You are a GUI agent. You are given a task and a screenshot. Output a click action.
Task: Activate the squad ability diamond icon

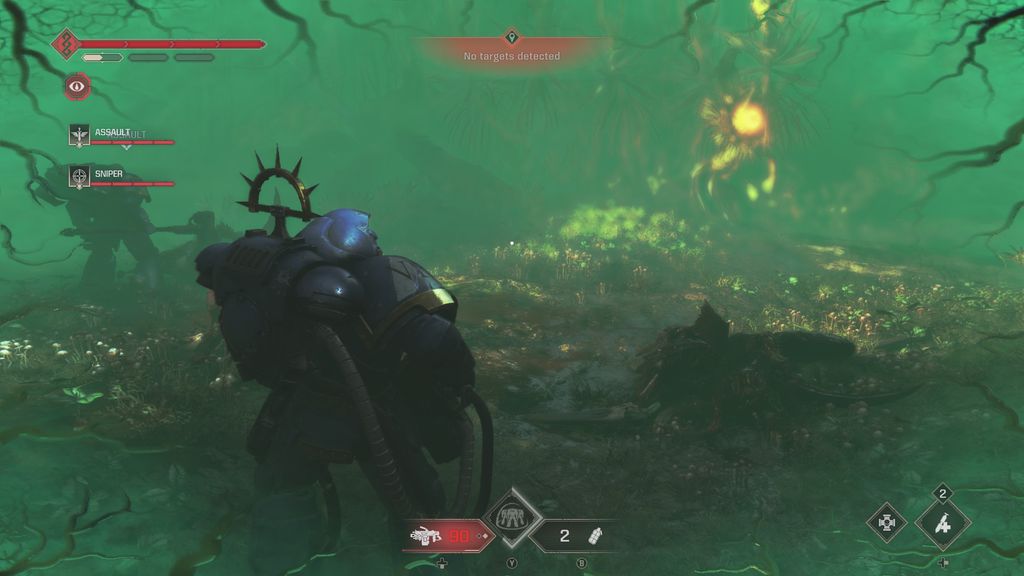[x=514, y=518]
